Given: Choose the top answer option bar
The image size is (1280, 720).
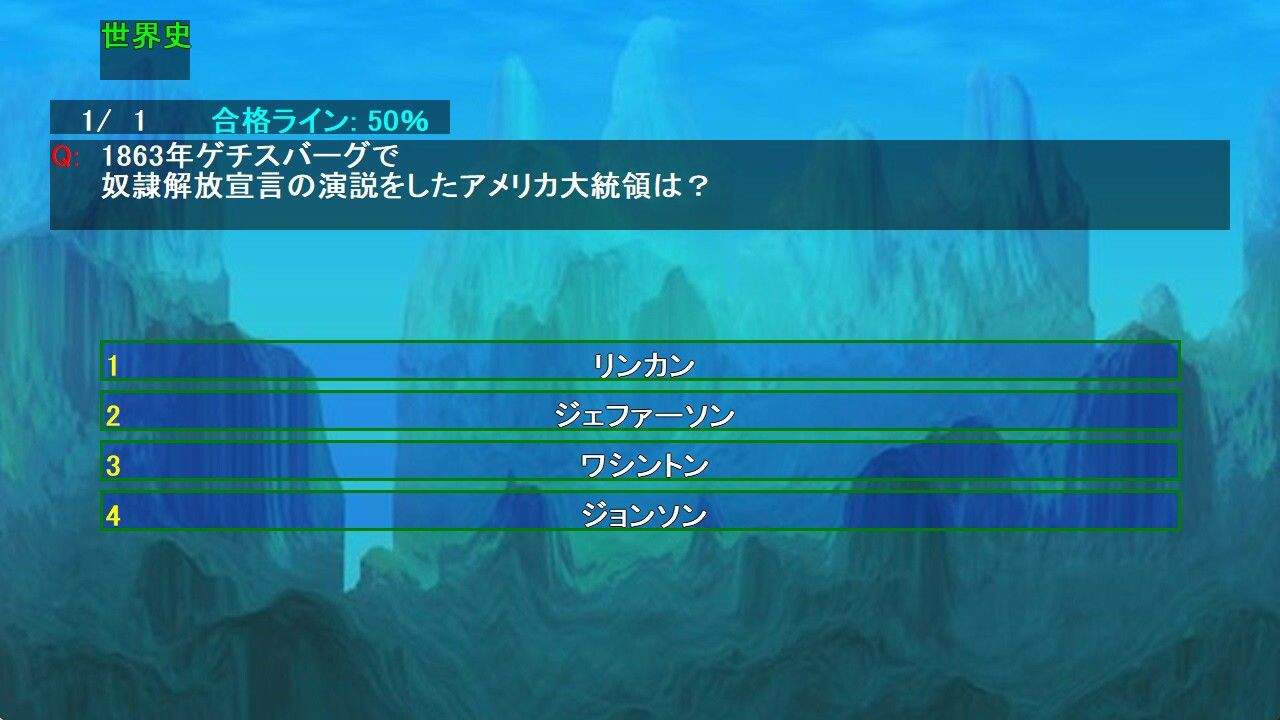Looking at the screenshot, I should click(x=640, y=364).
